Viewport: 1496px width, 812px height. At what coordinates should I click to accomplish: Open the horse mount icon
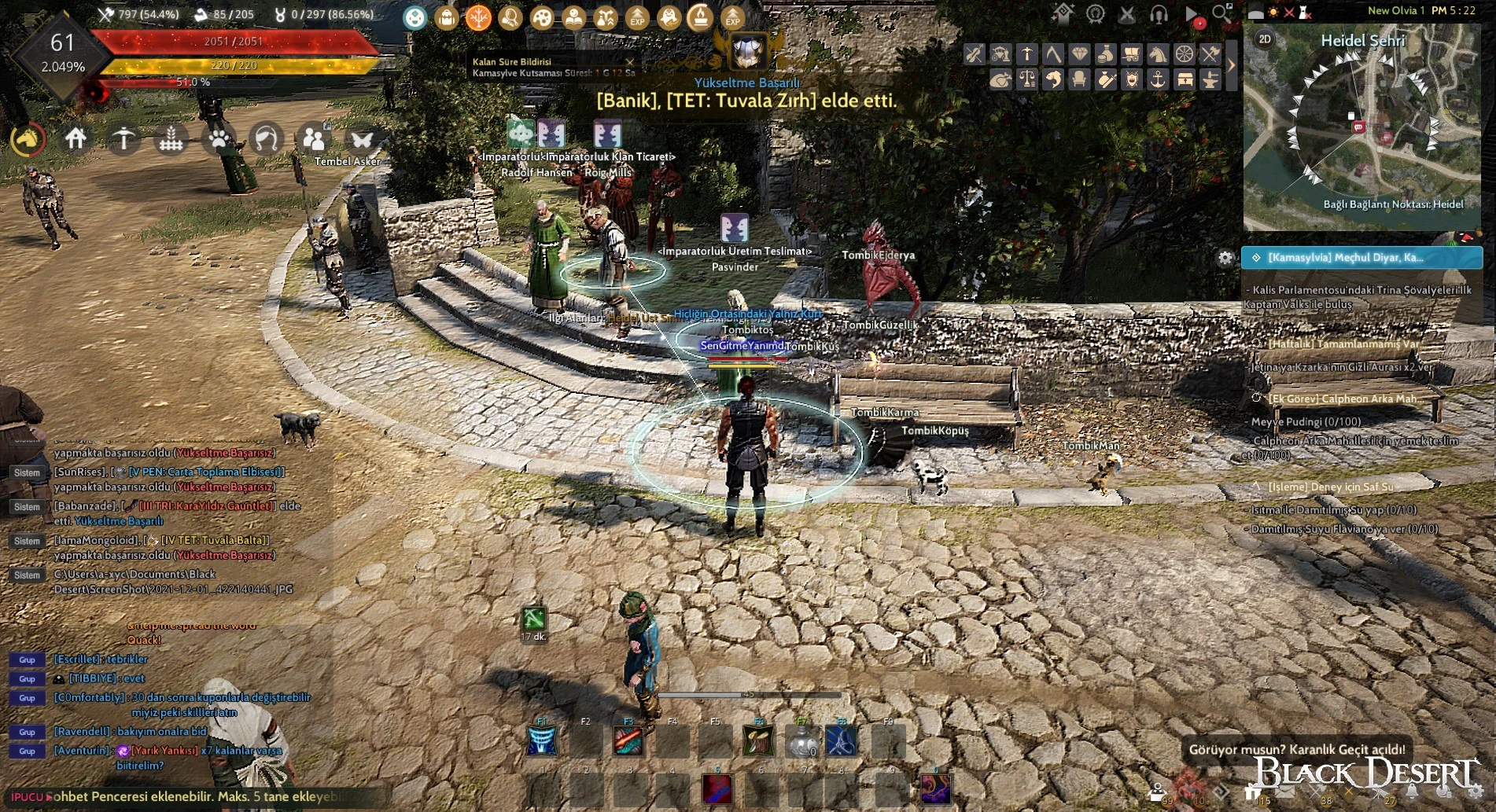coord(28,140)
